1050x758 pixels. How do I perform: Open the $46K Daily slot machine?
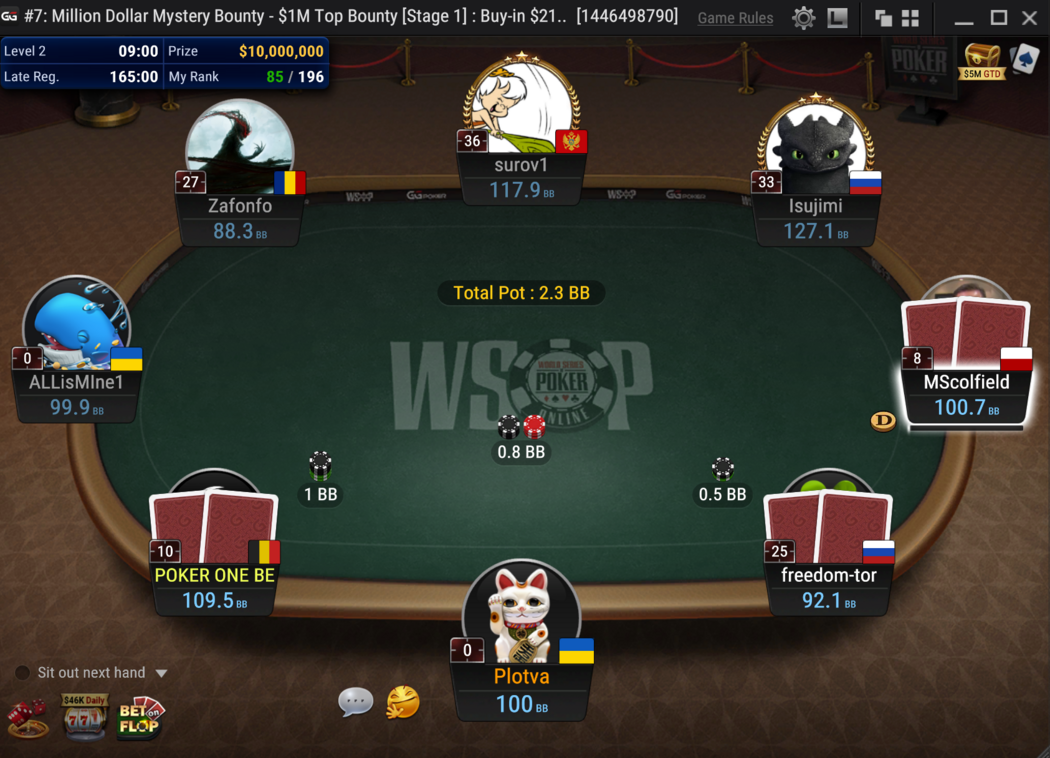pyautogui.click(x=85, y=716)
